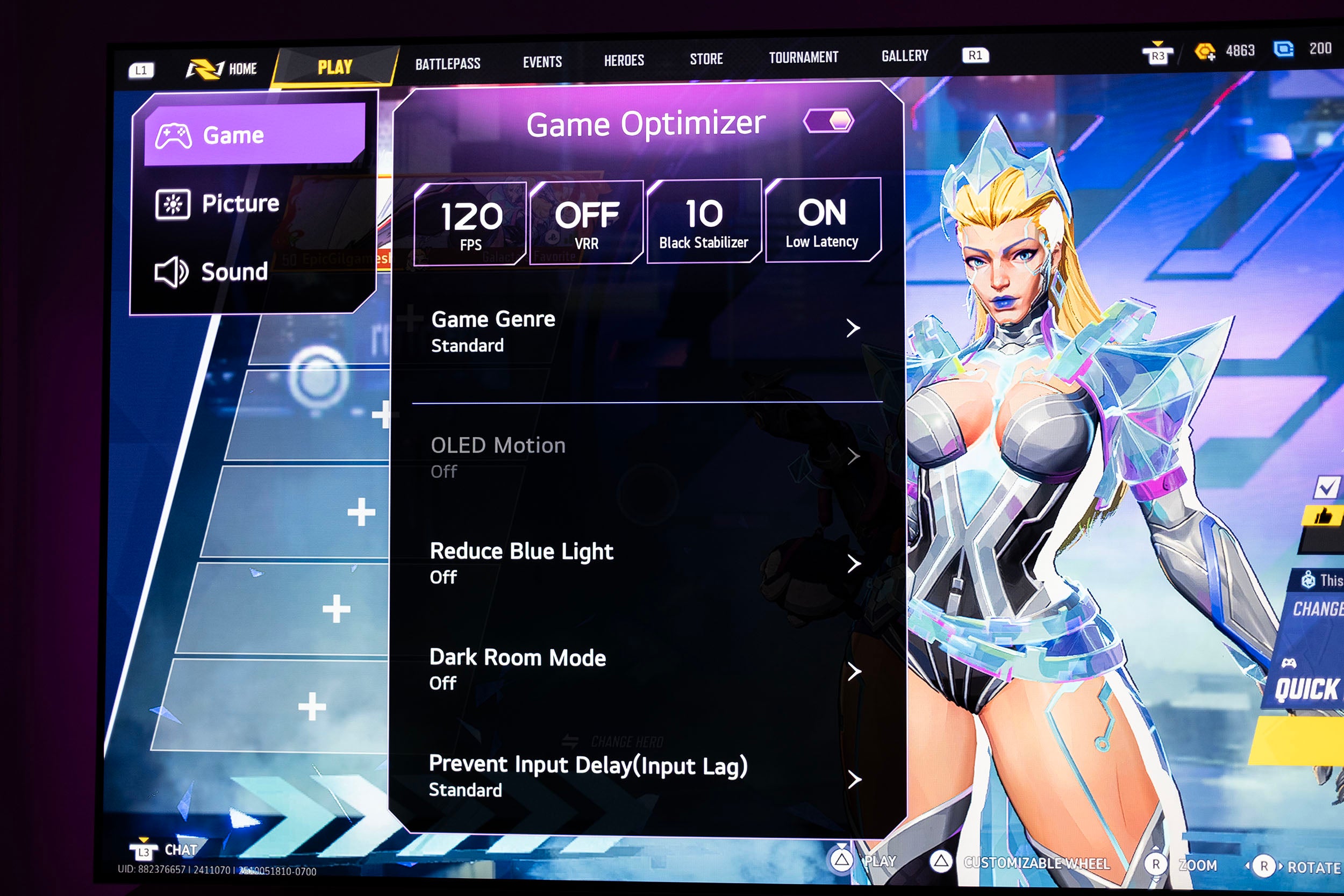Show the HEROES tab
Screen dimensions: 1344x896
pos(624,60)
